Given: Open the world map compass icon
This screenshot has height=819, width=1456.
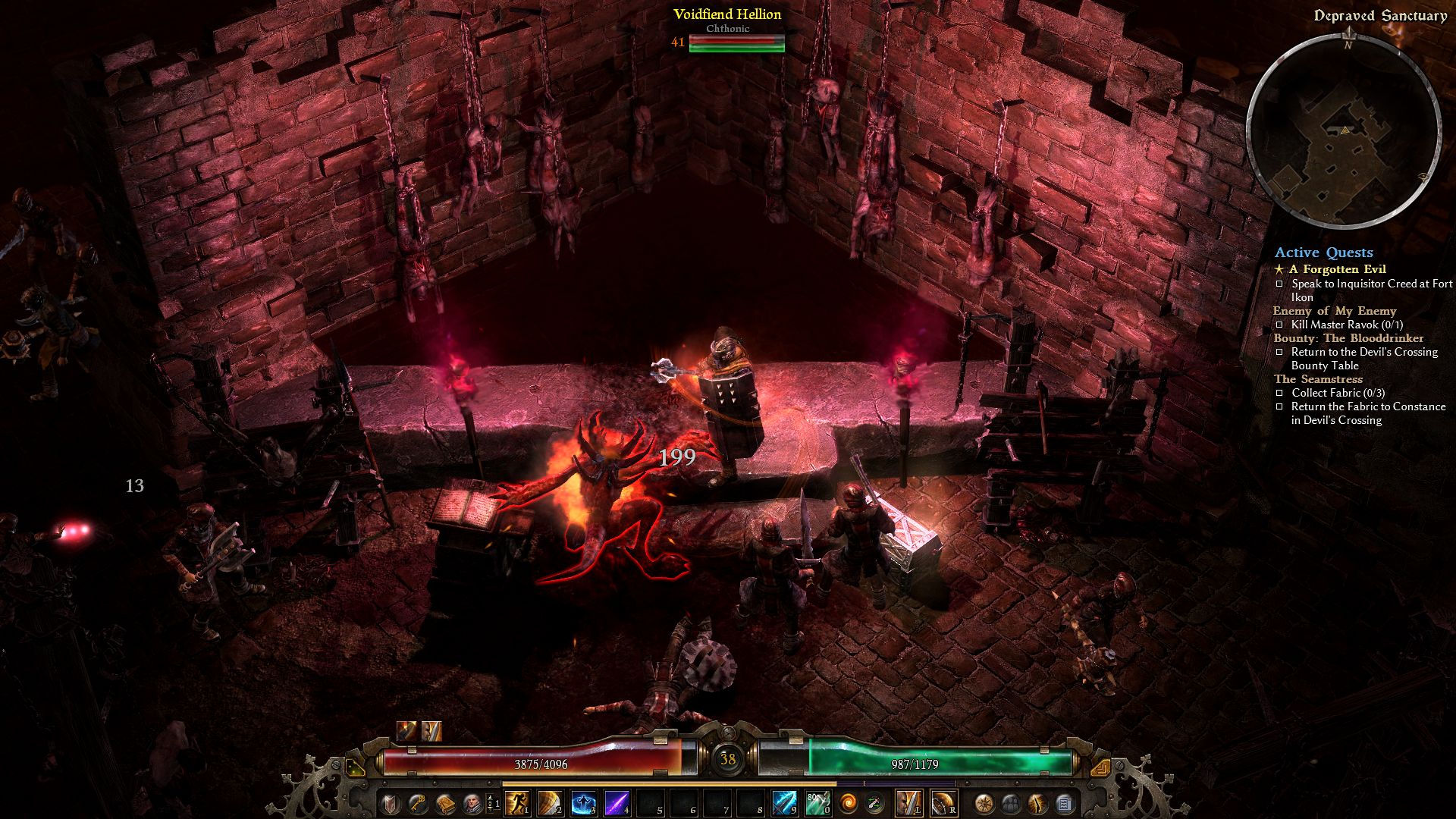Looking at the screenshot, I should click(984, 803).
